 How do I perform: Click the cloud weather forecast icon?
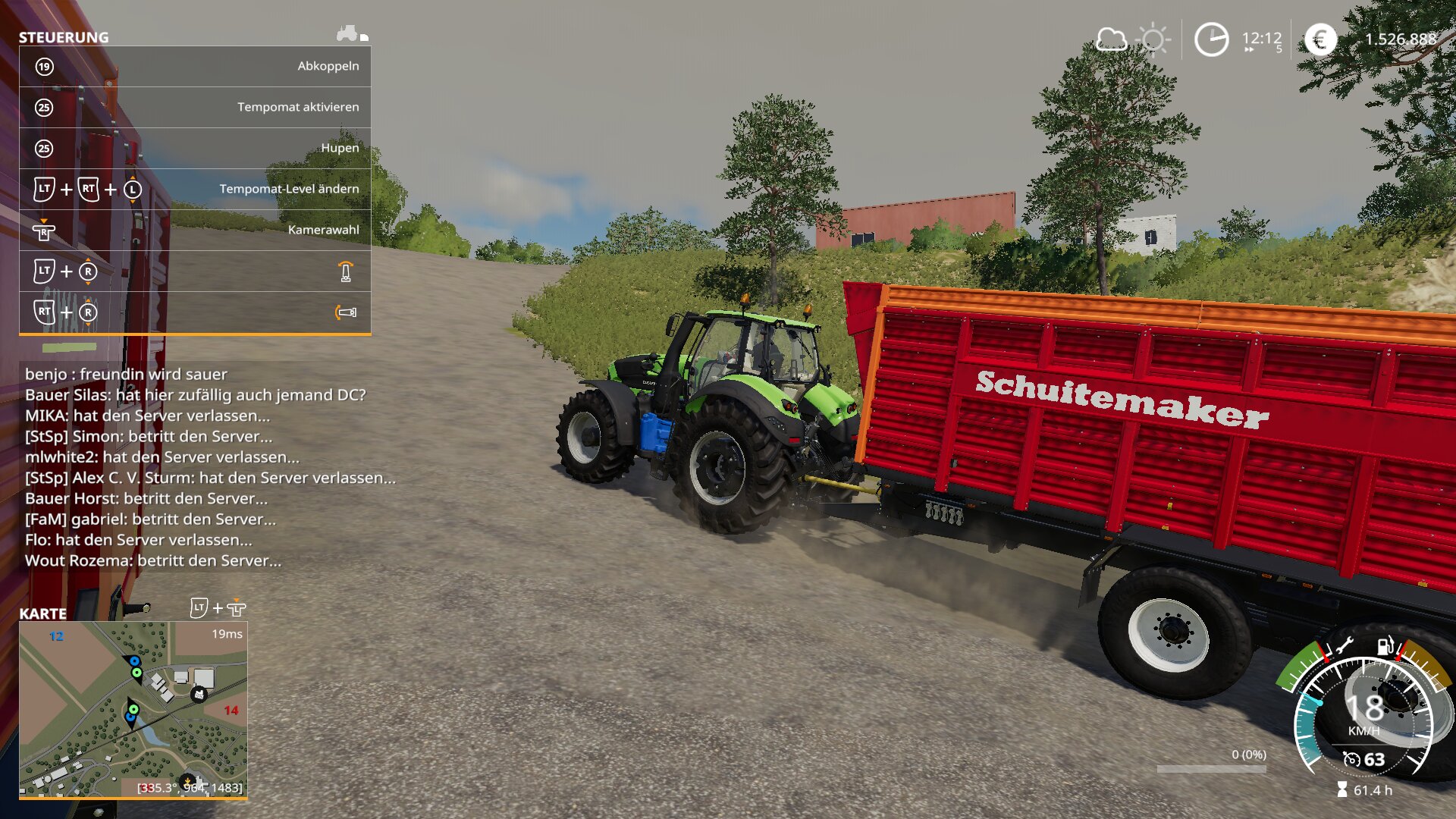click(x=1111, y=39)
